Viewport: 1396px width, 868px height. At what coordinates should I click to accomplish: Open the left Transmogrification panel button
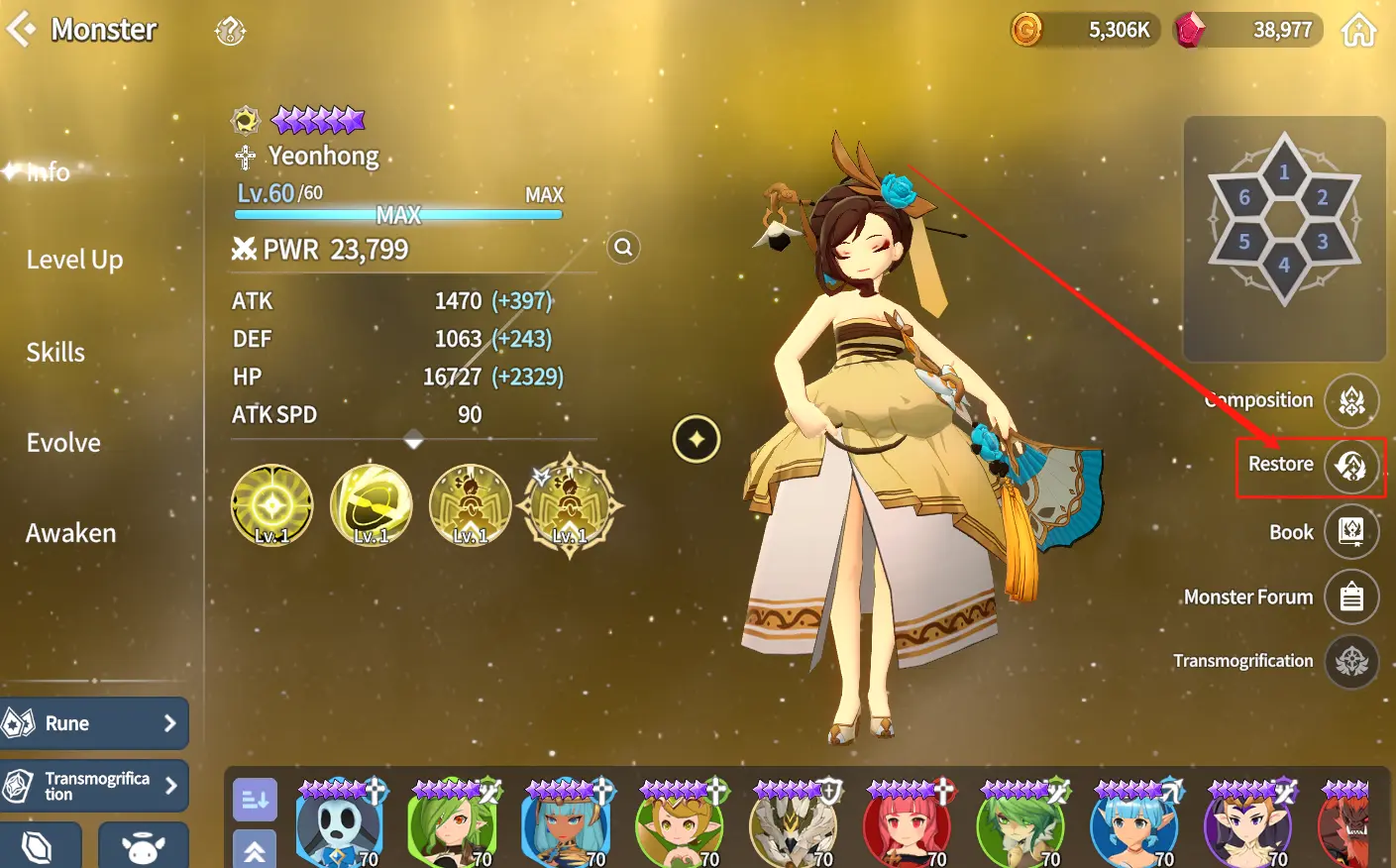[94, 787]
